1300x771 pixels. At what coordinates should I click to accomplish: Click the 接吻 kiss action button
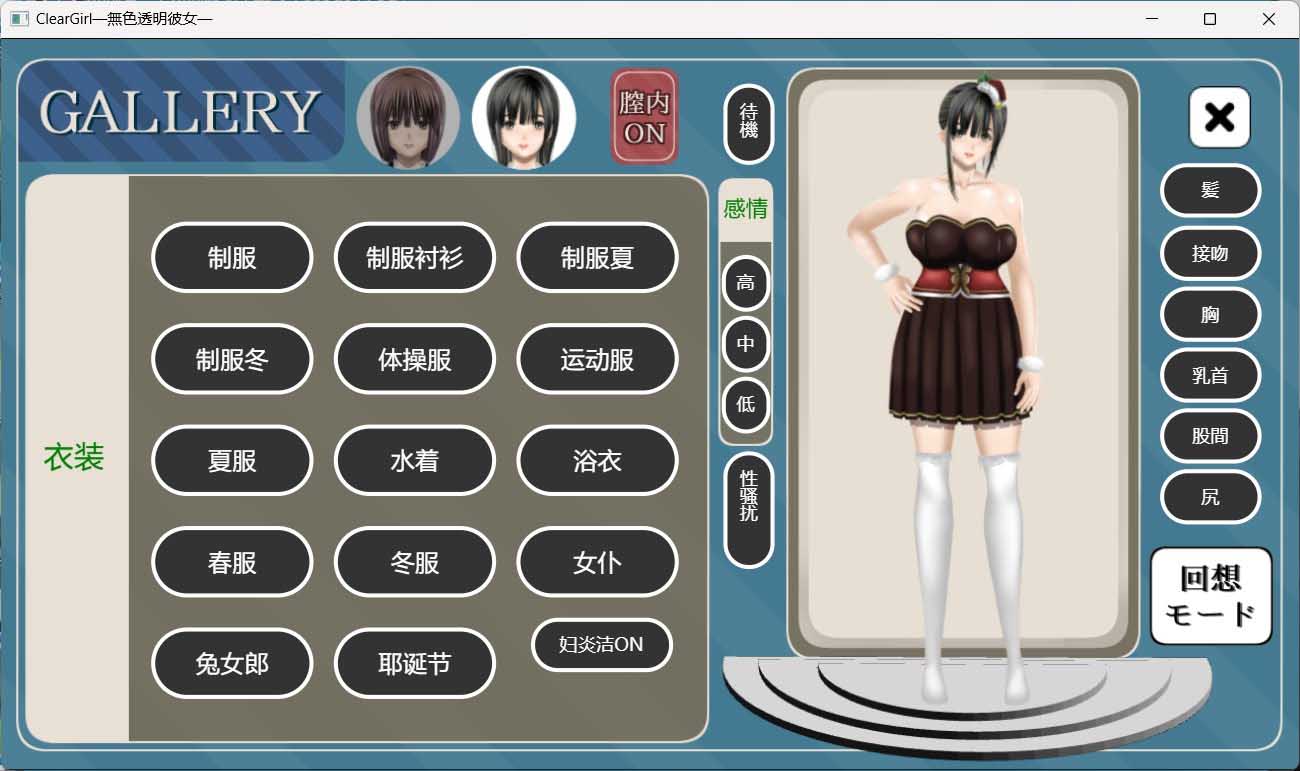[1210, 253]
